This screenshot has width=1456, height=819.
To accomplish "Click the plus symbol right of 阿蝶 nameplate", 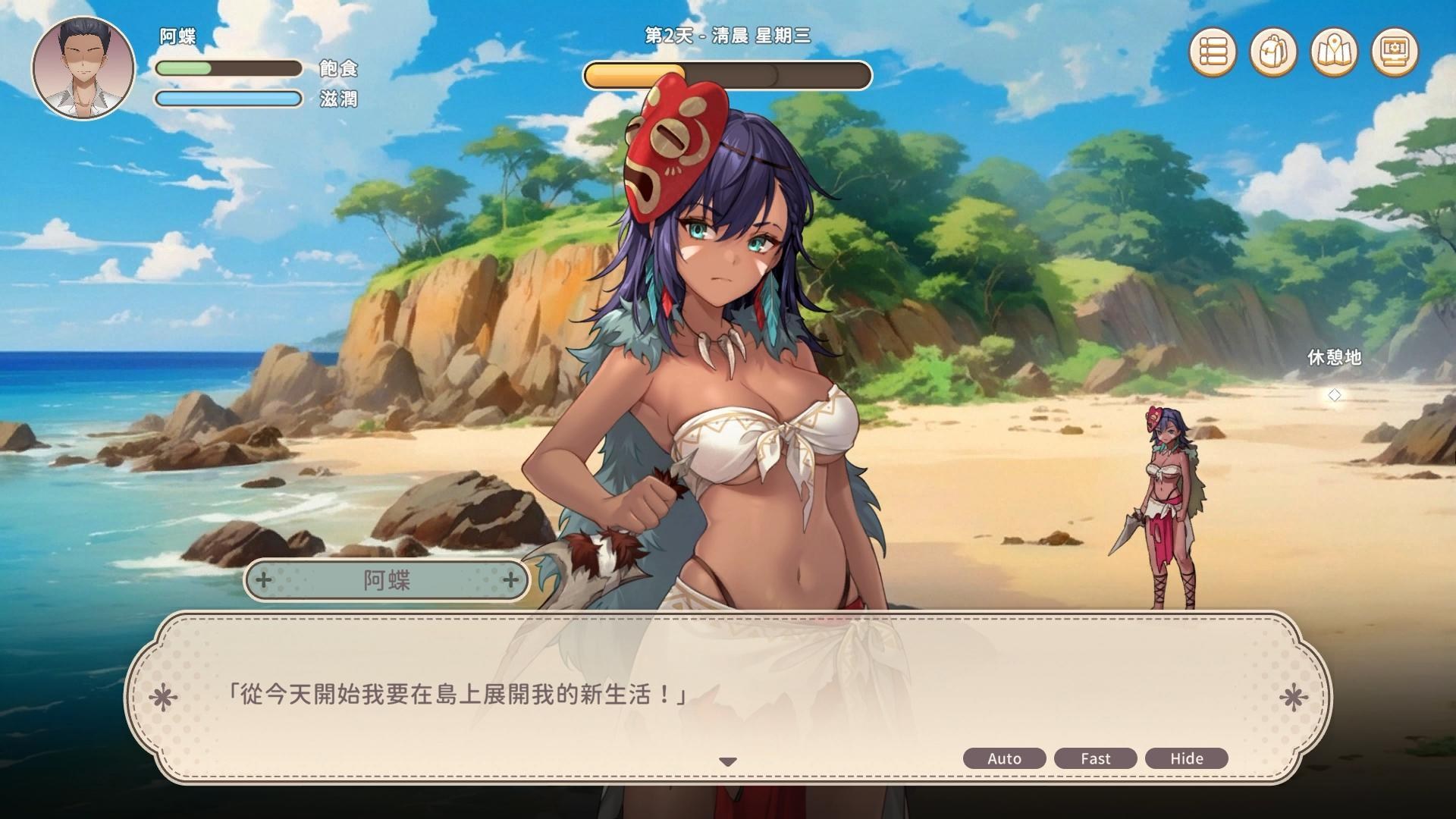I will click(x=510, y=580).
